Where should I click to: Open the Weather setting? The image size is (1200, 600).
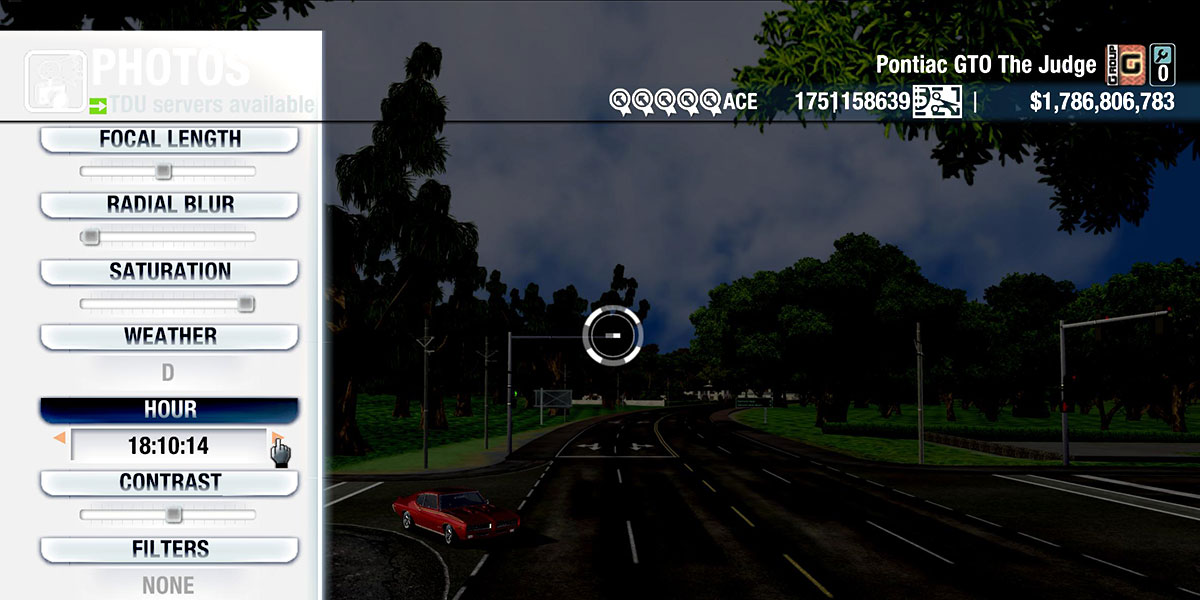tap(169, 337)
